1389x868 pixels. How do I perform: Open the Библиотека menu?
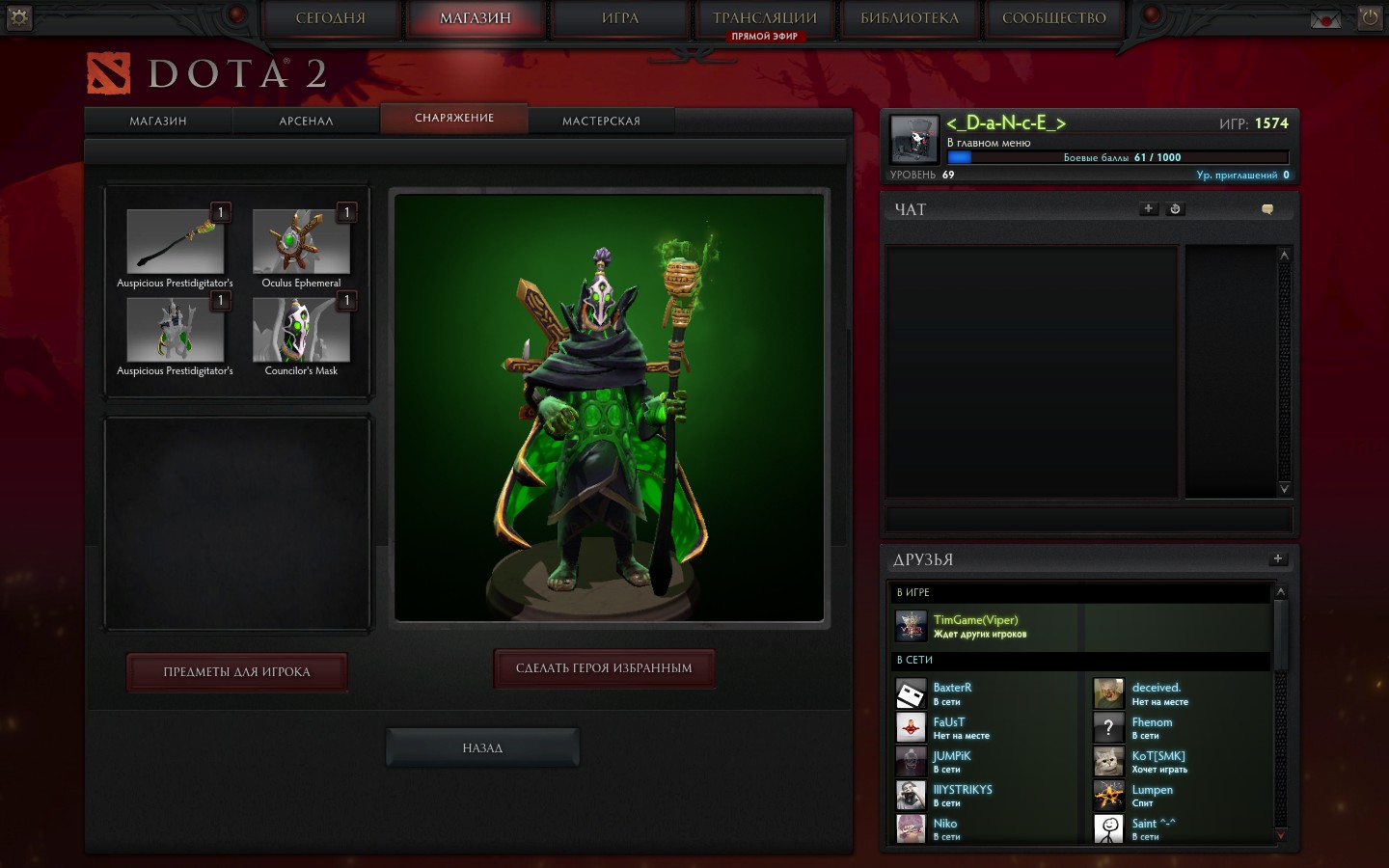(910, 18)
